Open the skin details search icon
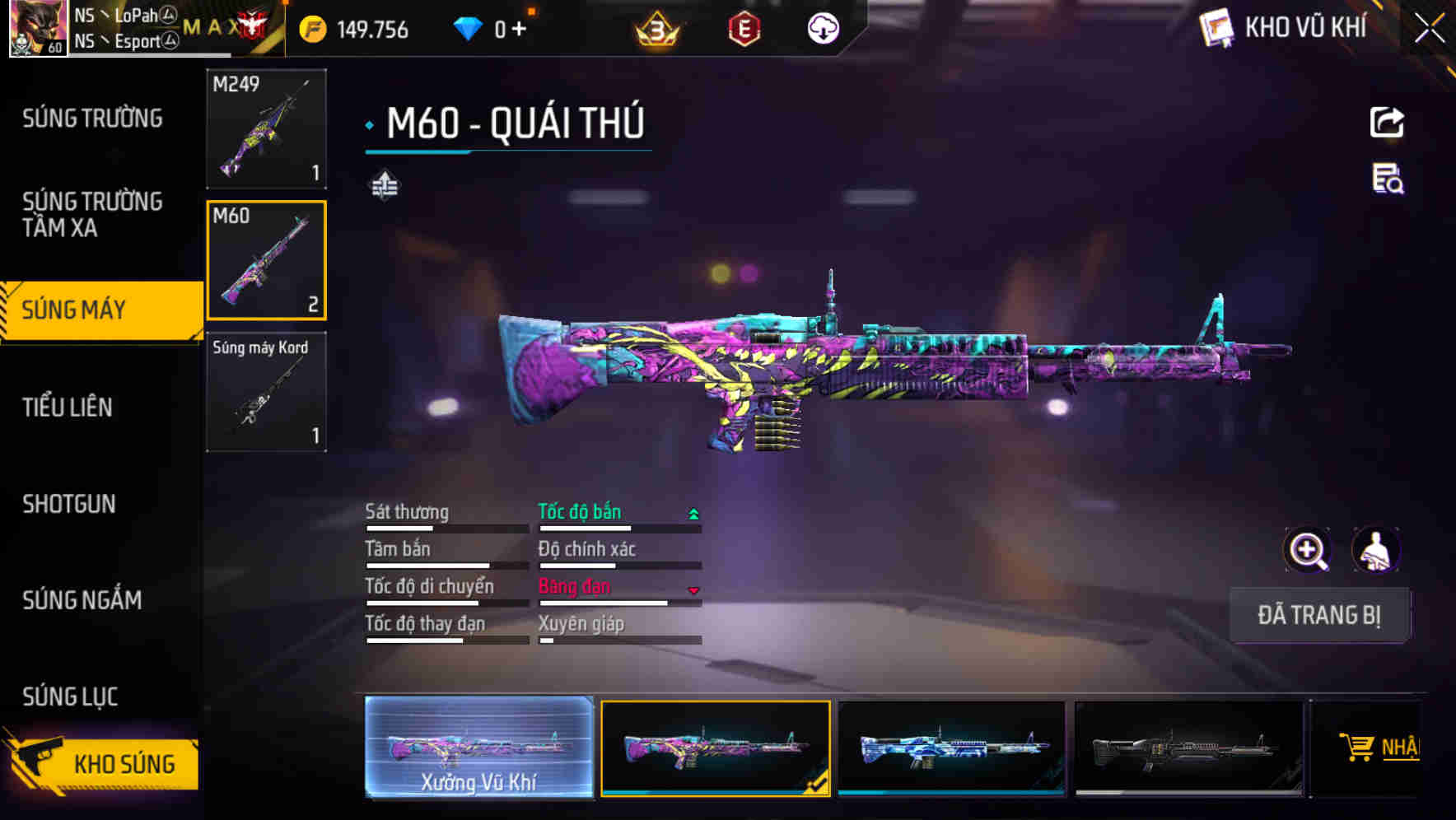The image size is (1456, 820). [x=1388, y=179]
